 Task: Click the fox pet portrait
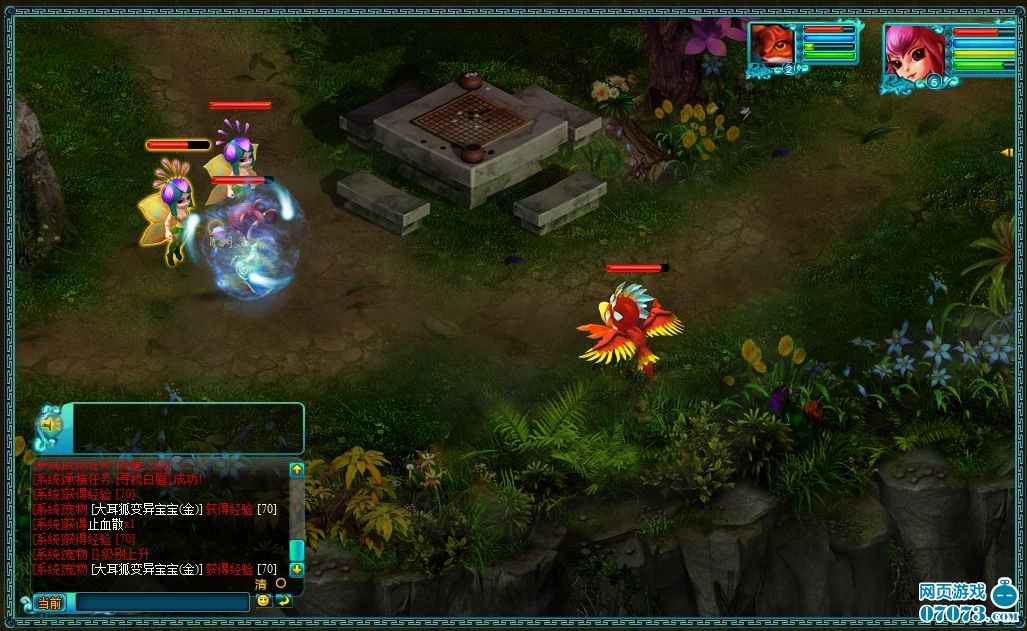(773, 45)
